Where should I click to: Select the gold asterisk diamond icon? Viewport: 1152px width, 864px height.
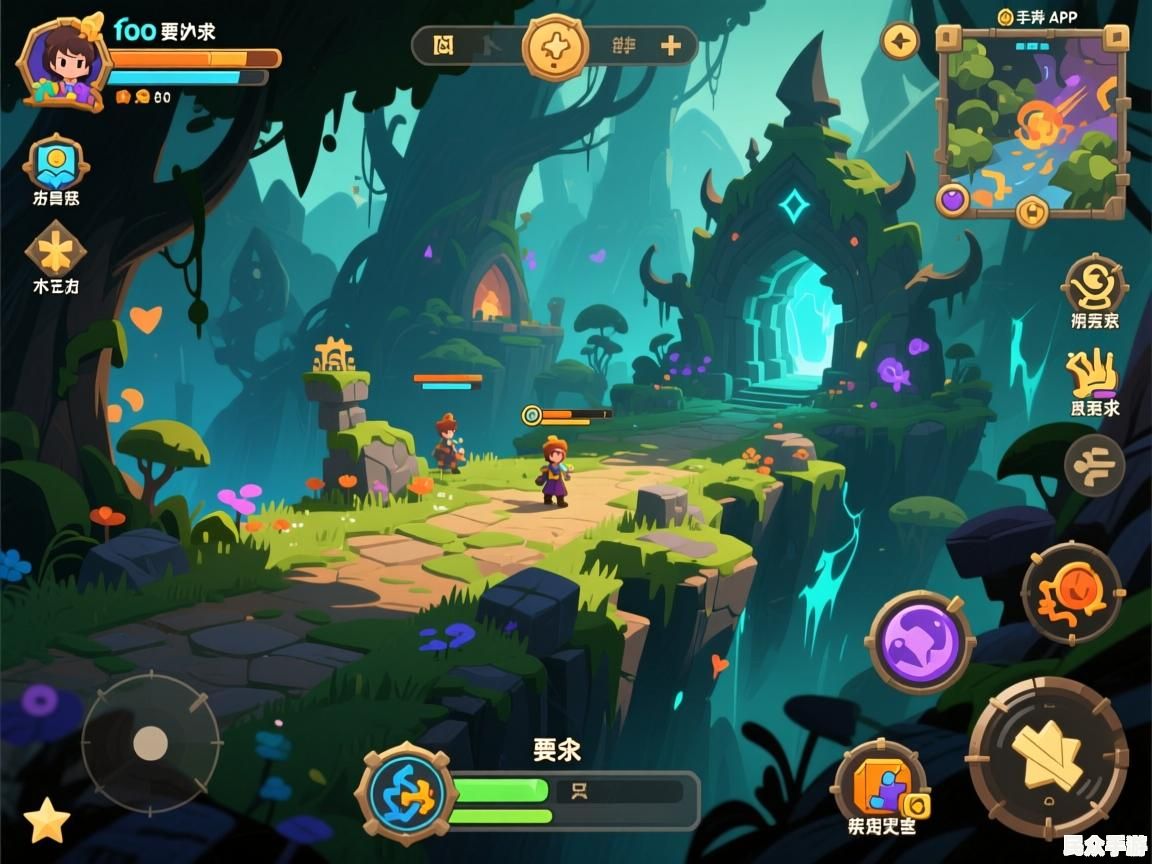(55, 249)
